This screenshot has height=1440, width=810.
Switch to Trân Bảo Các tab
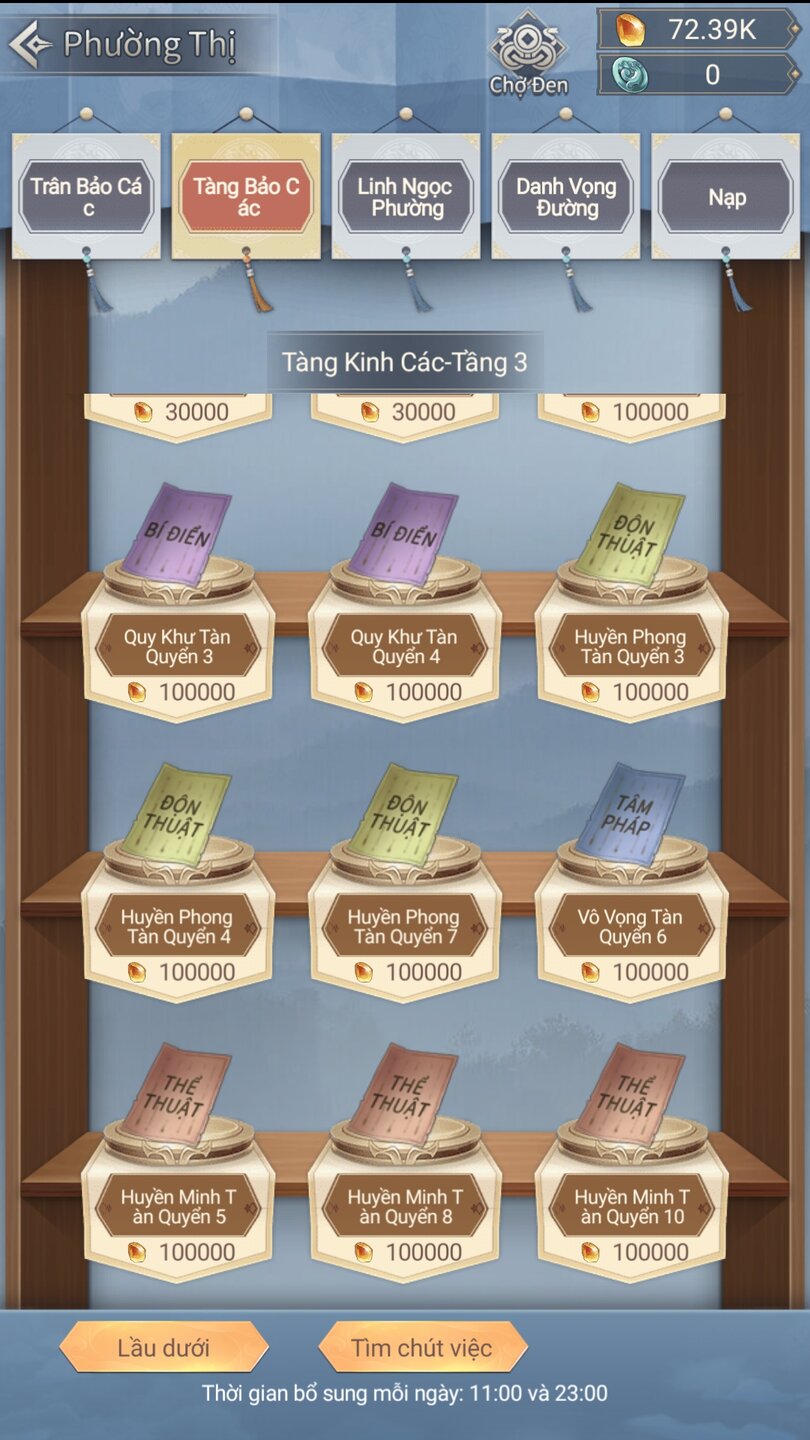point(86,196)
